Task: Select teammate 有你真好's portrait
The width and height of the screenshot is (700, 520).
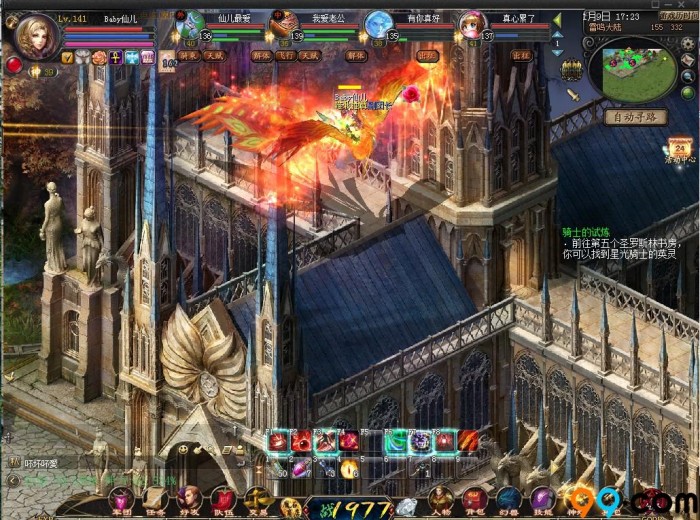Action: coord(378,24)
